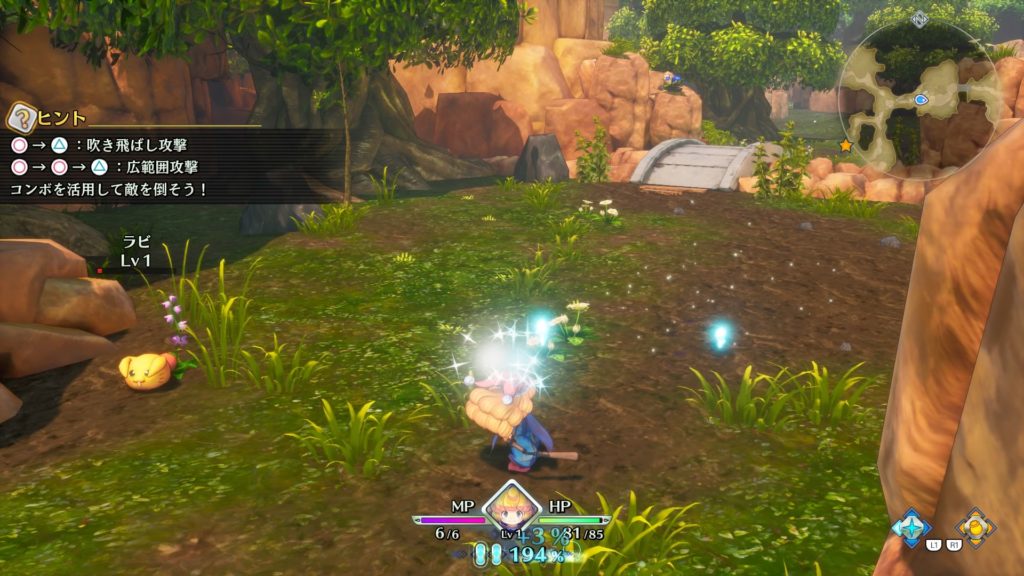Activate the blue star shortcut icon

(x=911, y=526)
